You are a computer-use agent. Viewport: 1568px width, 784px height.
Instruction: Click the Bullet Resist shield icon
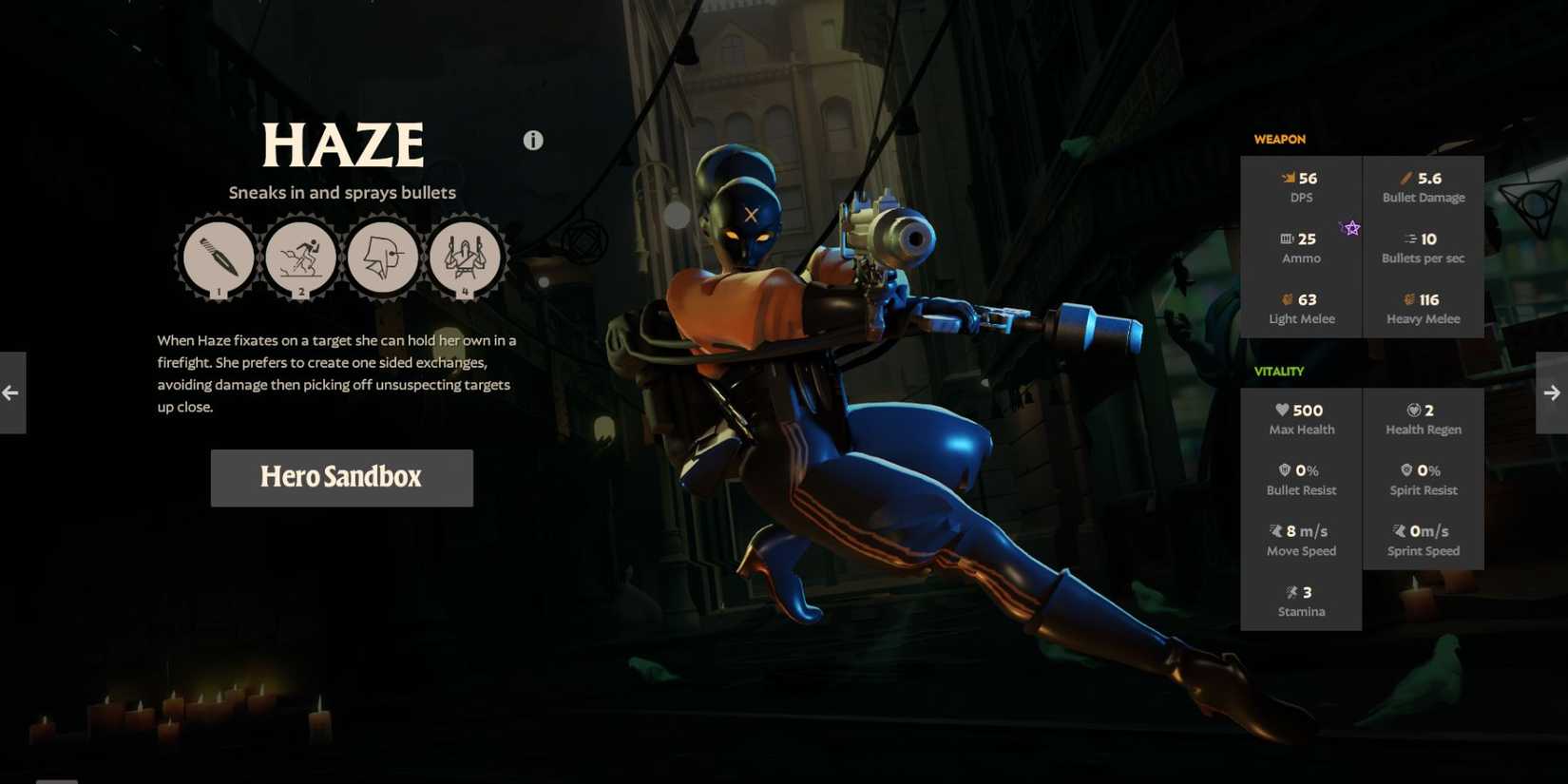tap(1283, 469)
